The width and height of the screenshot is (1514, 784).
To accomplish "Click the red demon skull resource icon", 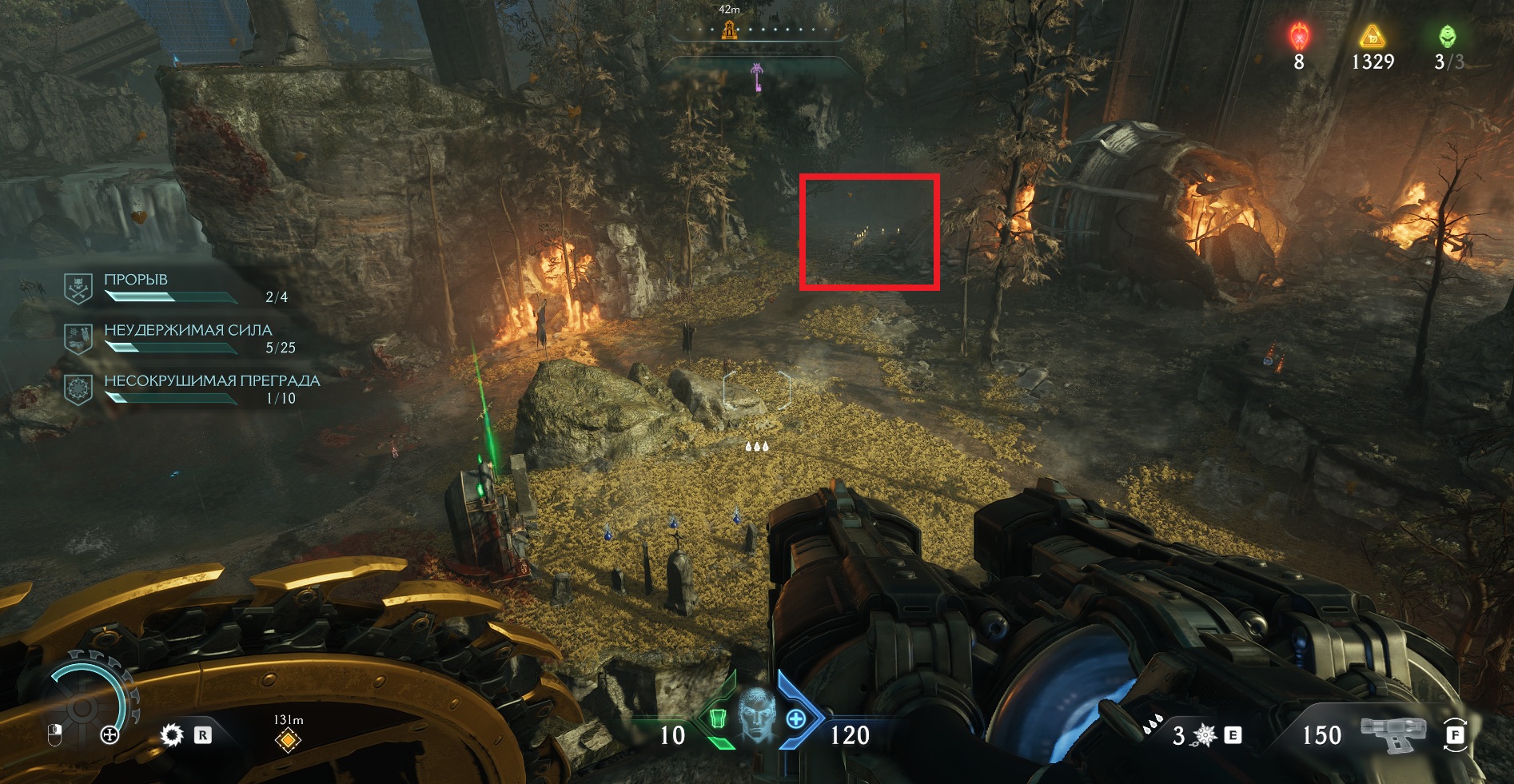I will [1300, 37].
